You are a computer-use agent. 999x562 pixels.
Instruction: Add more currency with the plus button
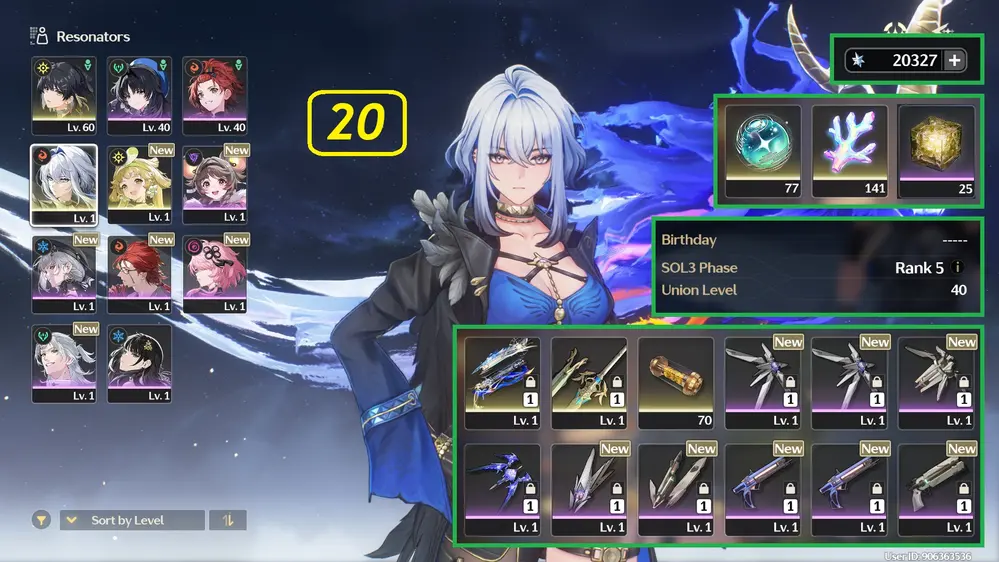tap(955, 60)
